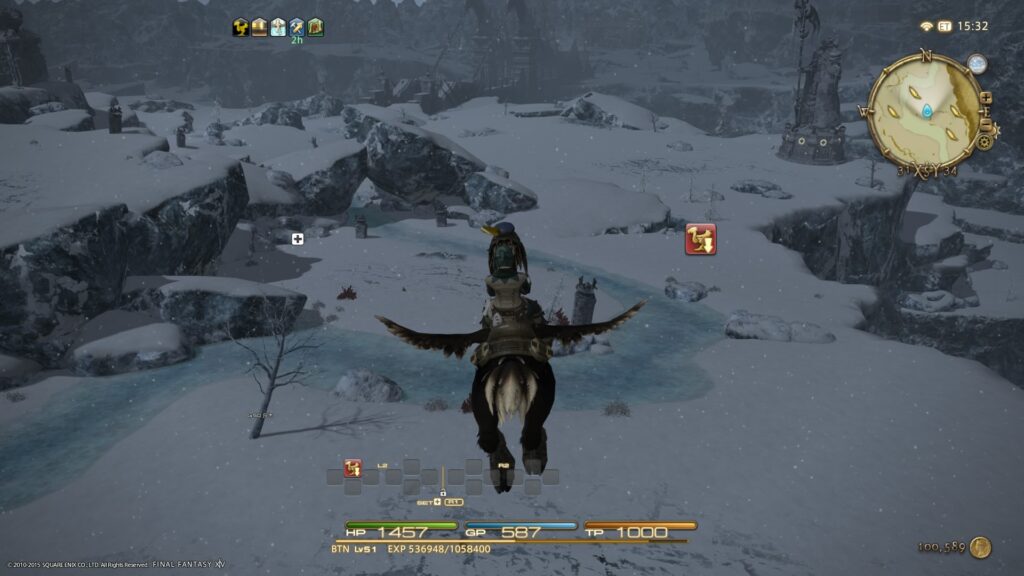Select the crossed tools status buff icon

click(x=297, y=27)
